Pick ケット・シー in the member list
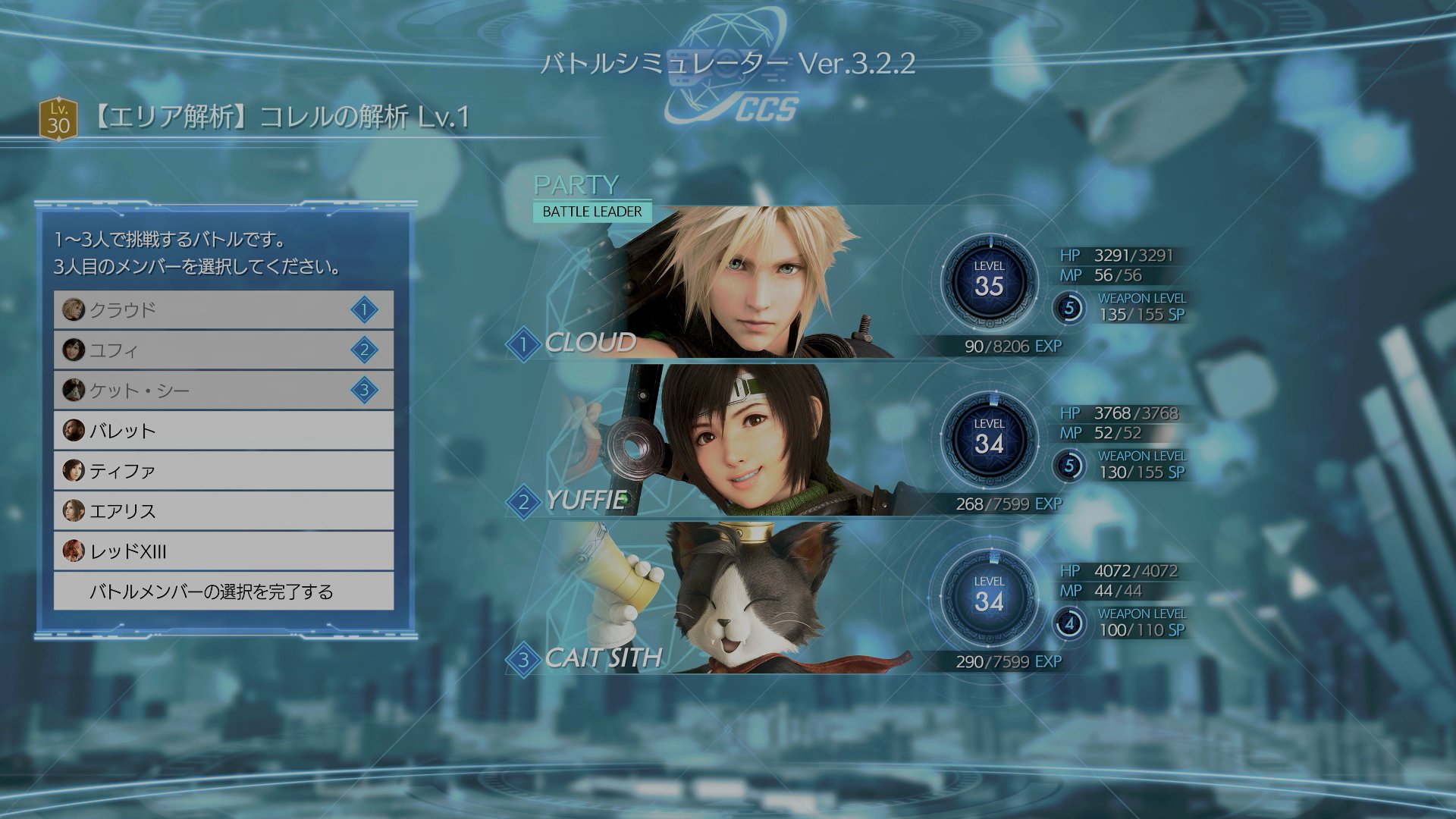The height and width of the screenshot is (819, 1456). coord(224,390)
